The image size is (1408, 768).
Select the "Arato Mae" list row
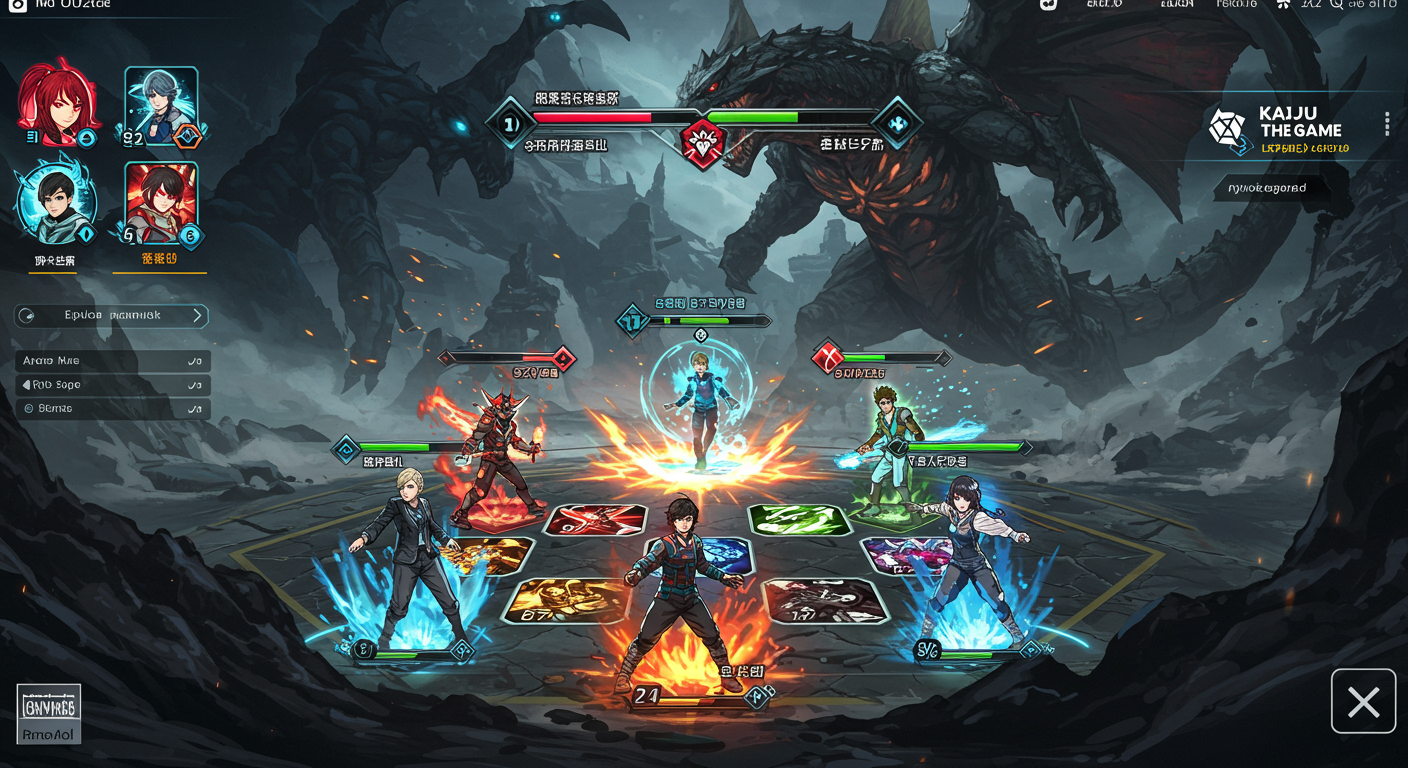click(112, 361)
